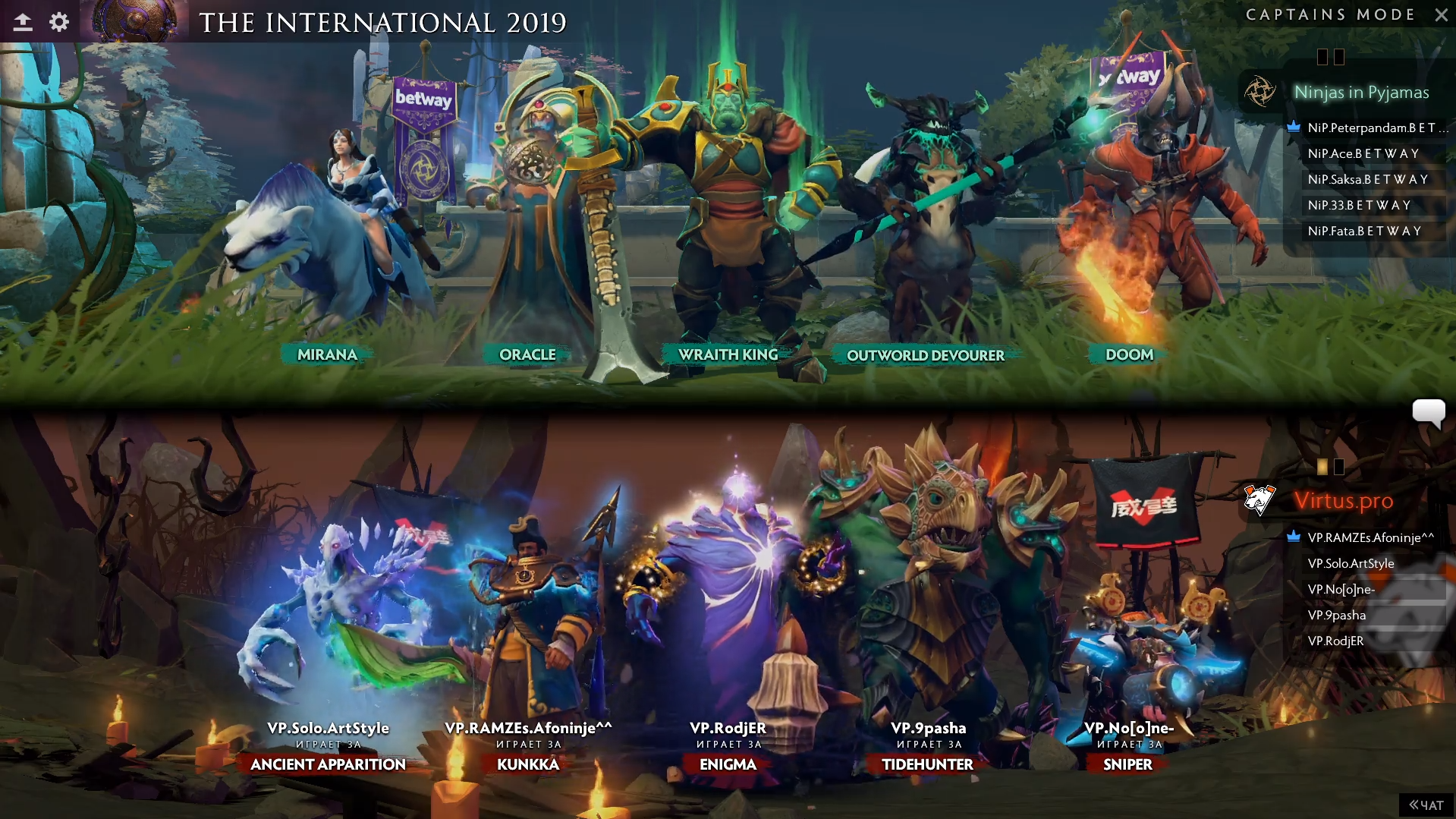The height and width of the screenshot is (819, 1456).
Task: Choose NiP.Saksa from the roster
Action: point(1367,179)
